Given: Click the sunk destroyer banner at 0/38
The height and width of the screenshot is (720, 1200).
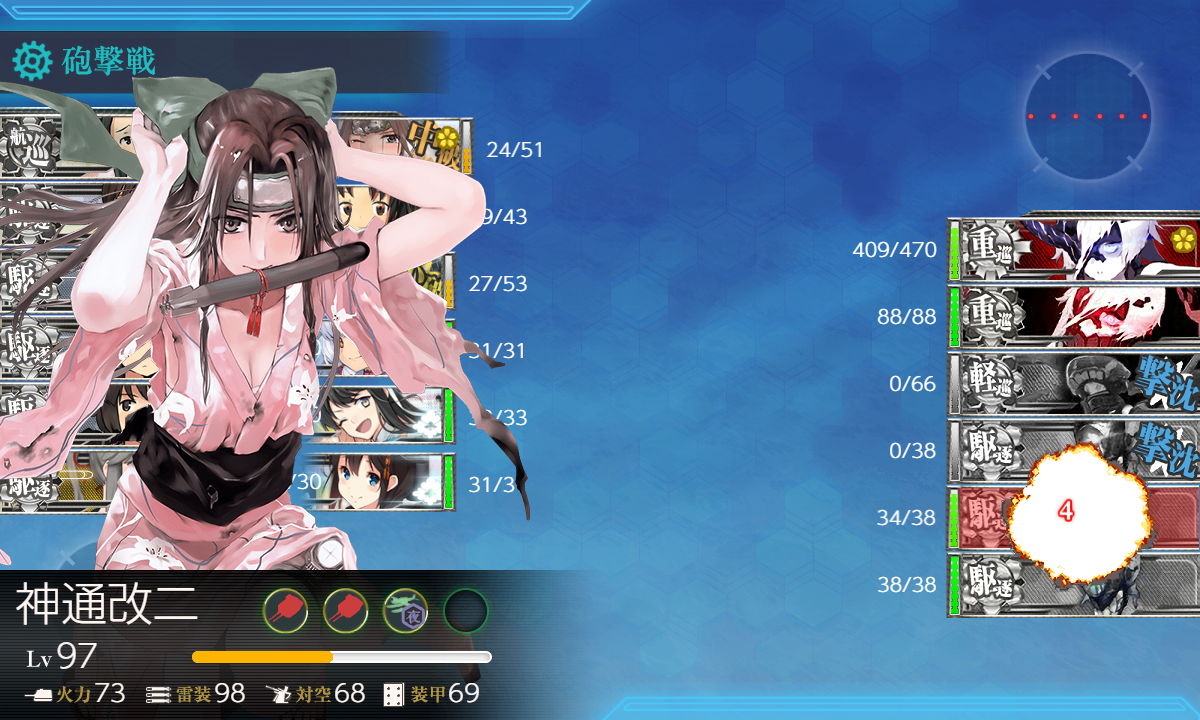Looking at the screenshot, I should (1075, 450).
